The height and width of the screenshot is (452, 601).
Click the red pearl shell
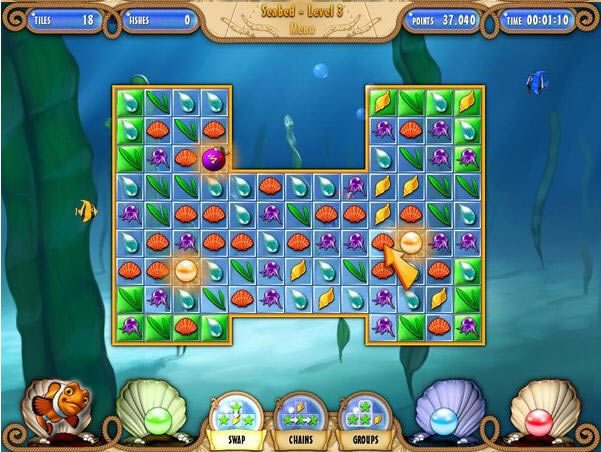(546, 413)
